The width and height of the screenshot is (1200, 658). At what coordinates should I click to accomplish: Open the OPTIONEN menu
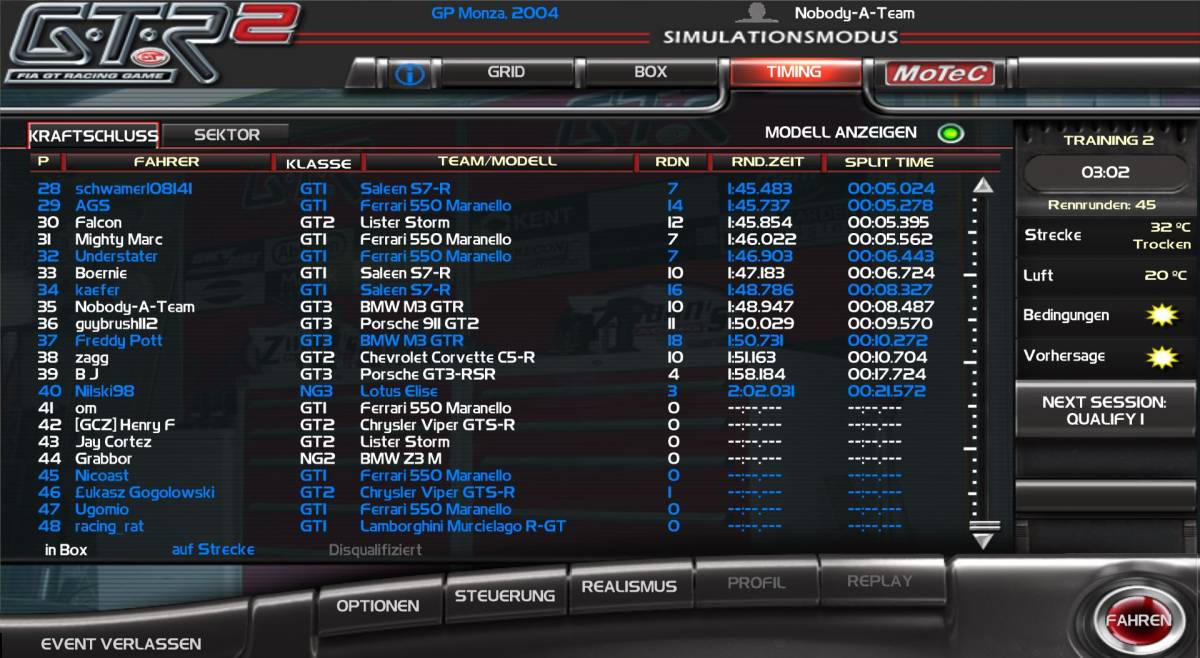click(377, 606)
